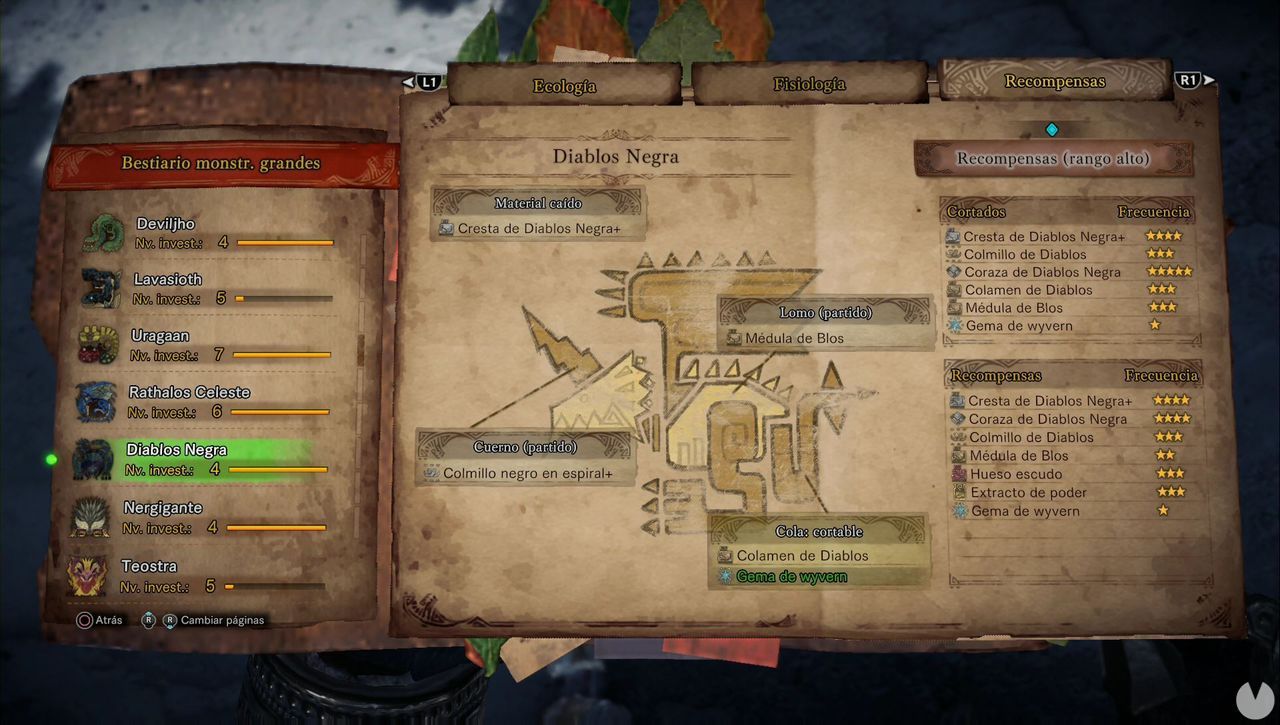Click the Lavasioth monster icon
The width and height of the screenshot is (1280, 725).
click(x=103, y=289)
